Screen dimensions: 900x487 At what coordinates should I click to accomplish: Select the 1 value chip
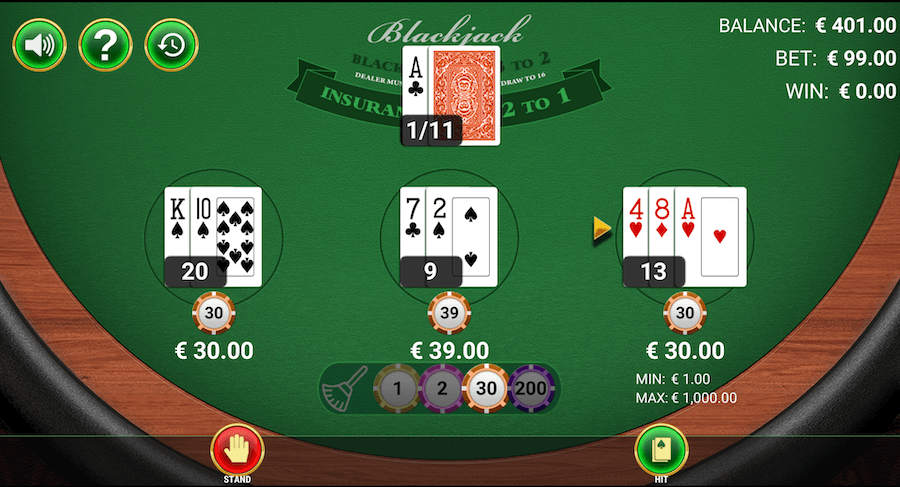(x=397, y=388)
